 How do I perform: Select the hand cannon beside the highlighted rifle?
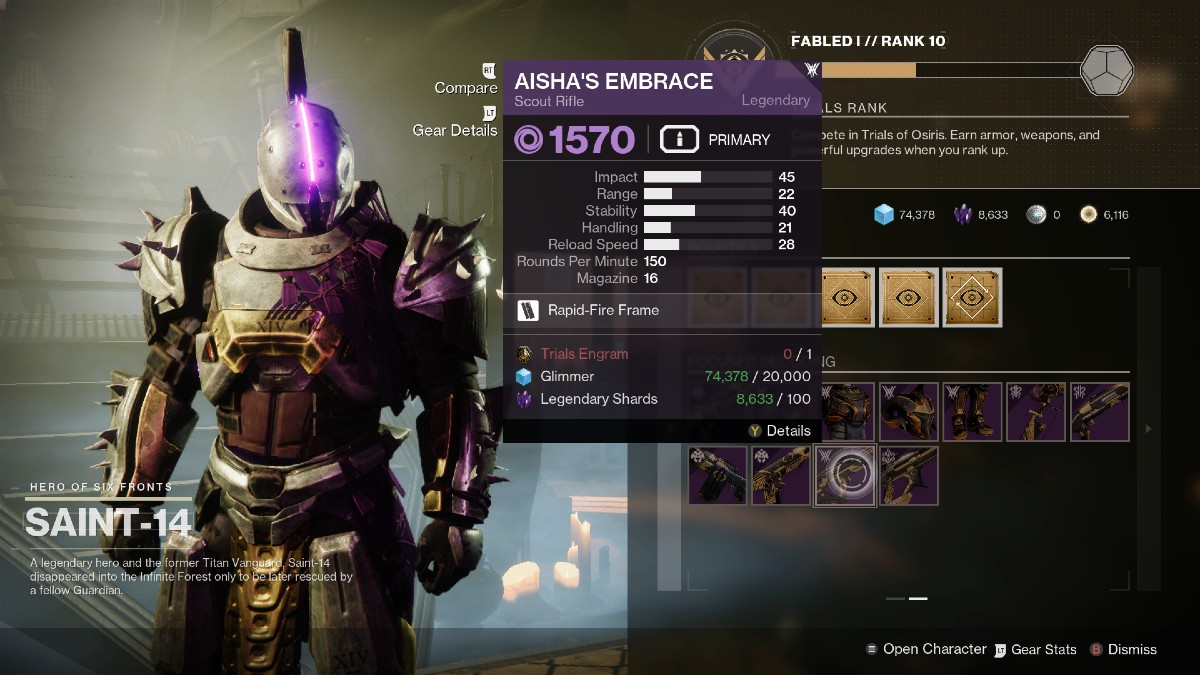coord(781,475)
